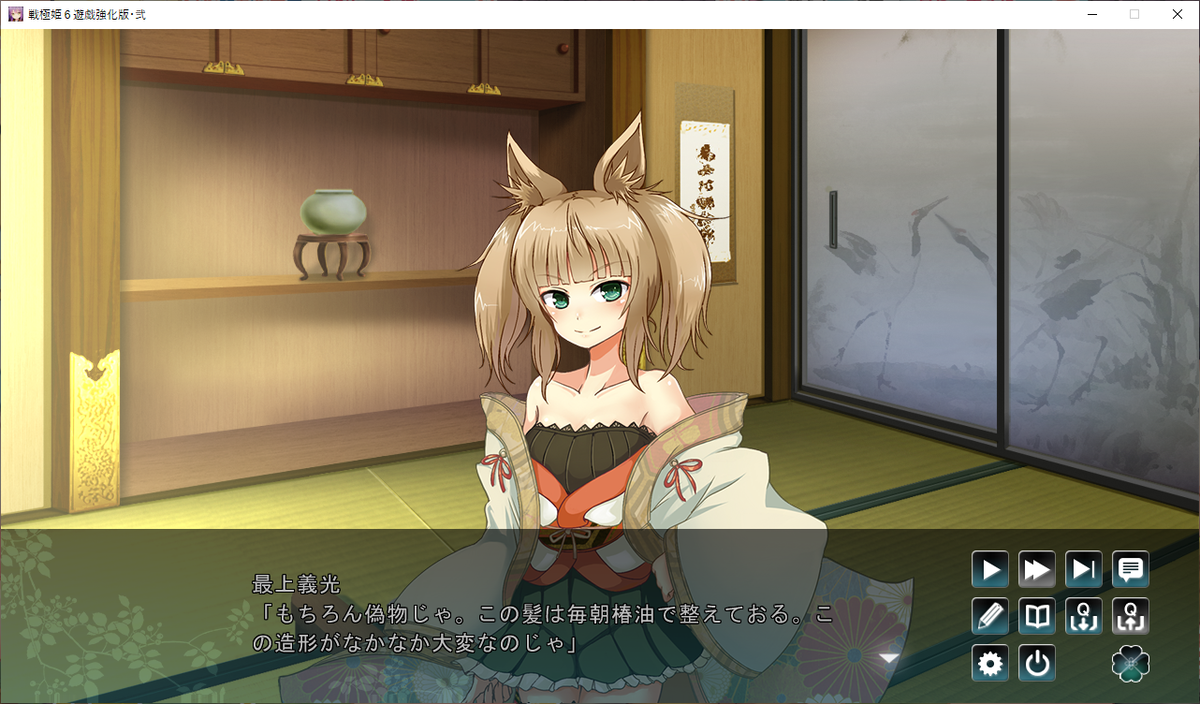Quick save with the Q down-arrow button
The image size is (1200, 704).
(x=1084, y=616)
